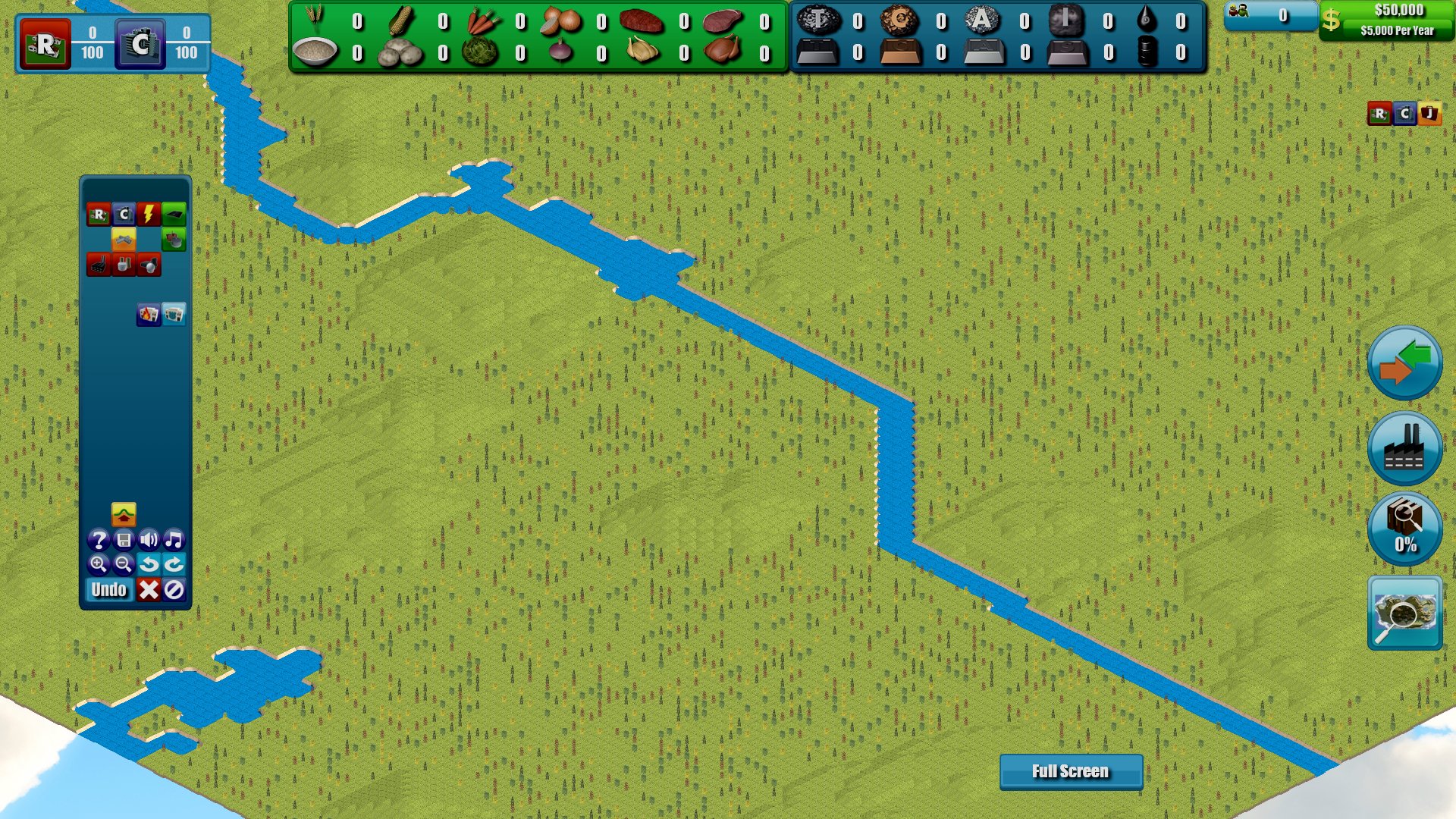This screenshot has height=819, width=1456.
Task: Open the minimap viewer
Action: pos(1404,614)
